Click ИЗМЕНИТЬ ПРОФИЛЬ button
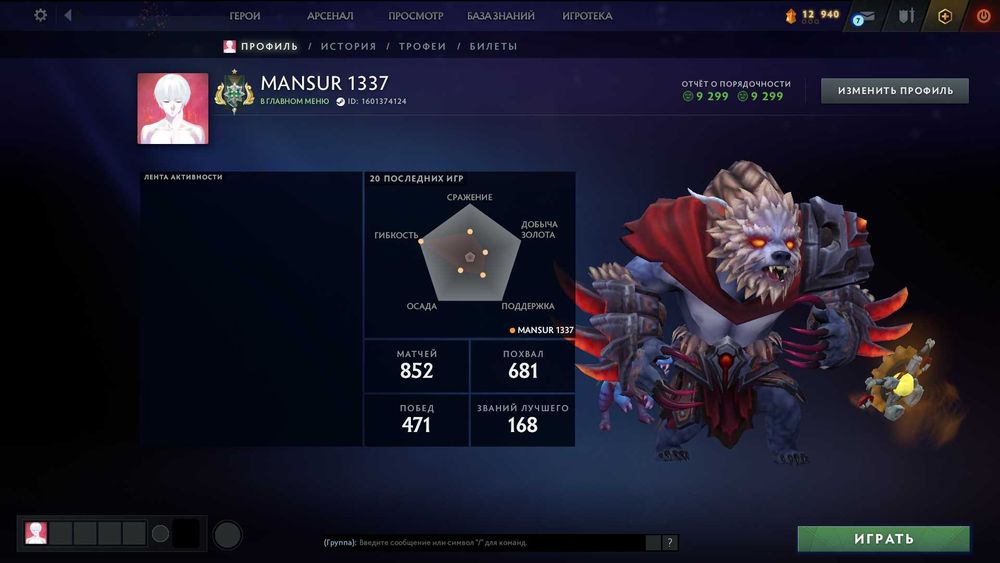1000x563 pixels. point(895,91)
